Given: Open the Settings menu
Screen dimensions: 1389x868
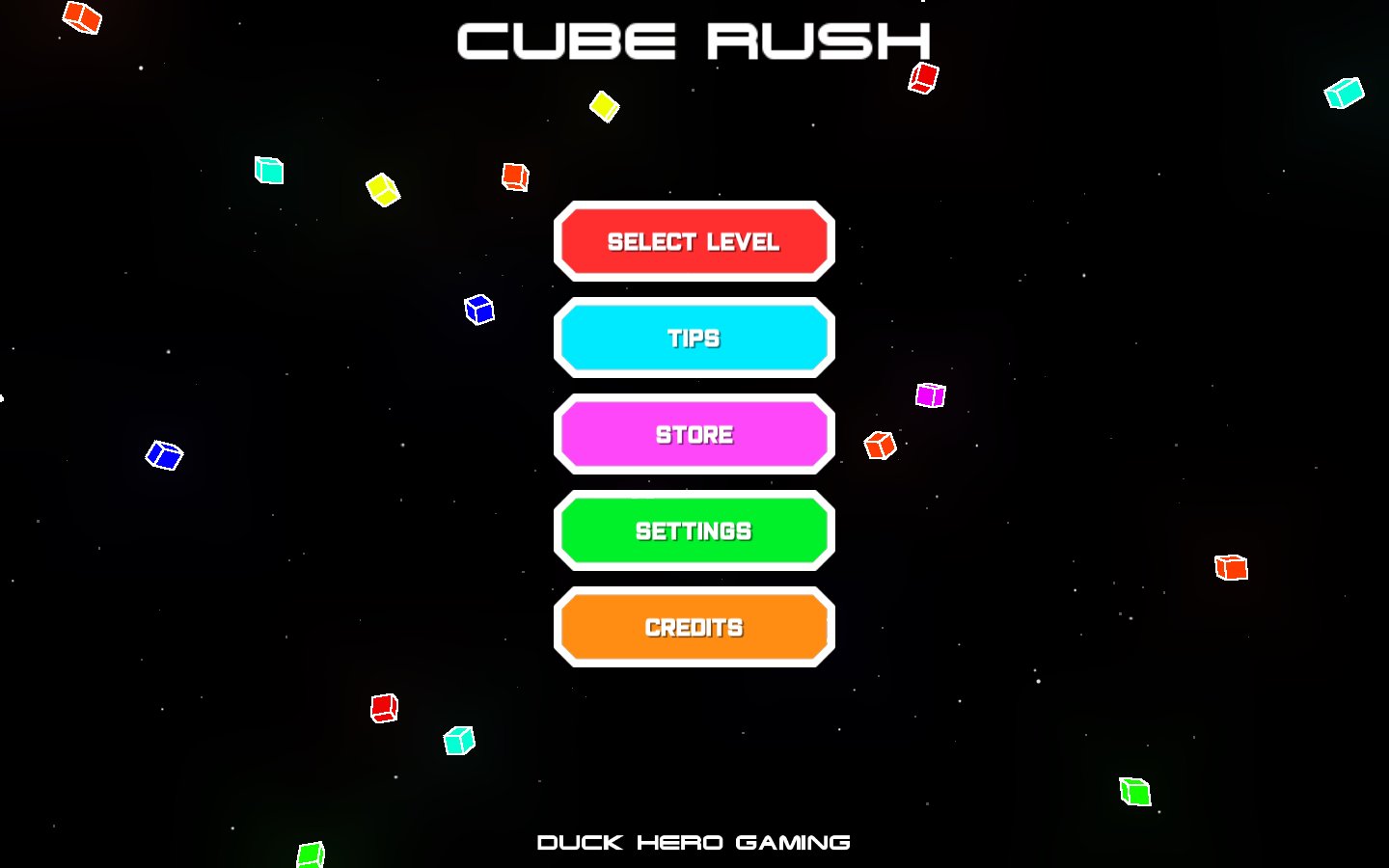Looking at the screenshot, I should pyautogui.click(x=694, y=530).
